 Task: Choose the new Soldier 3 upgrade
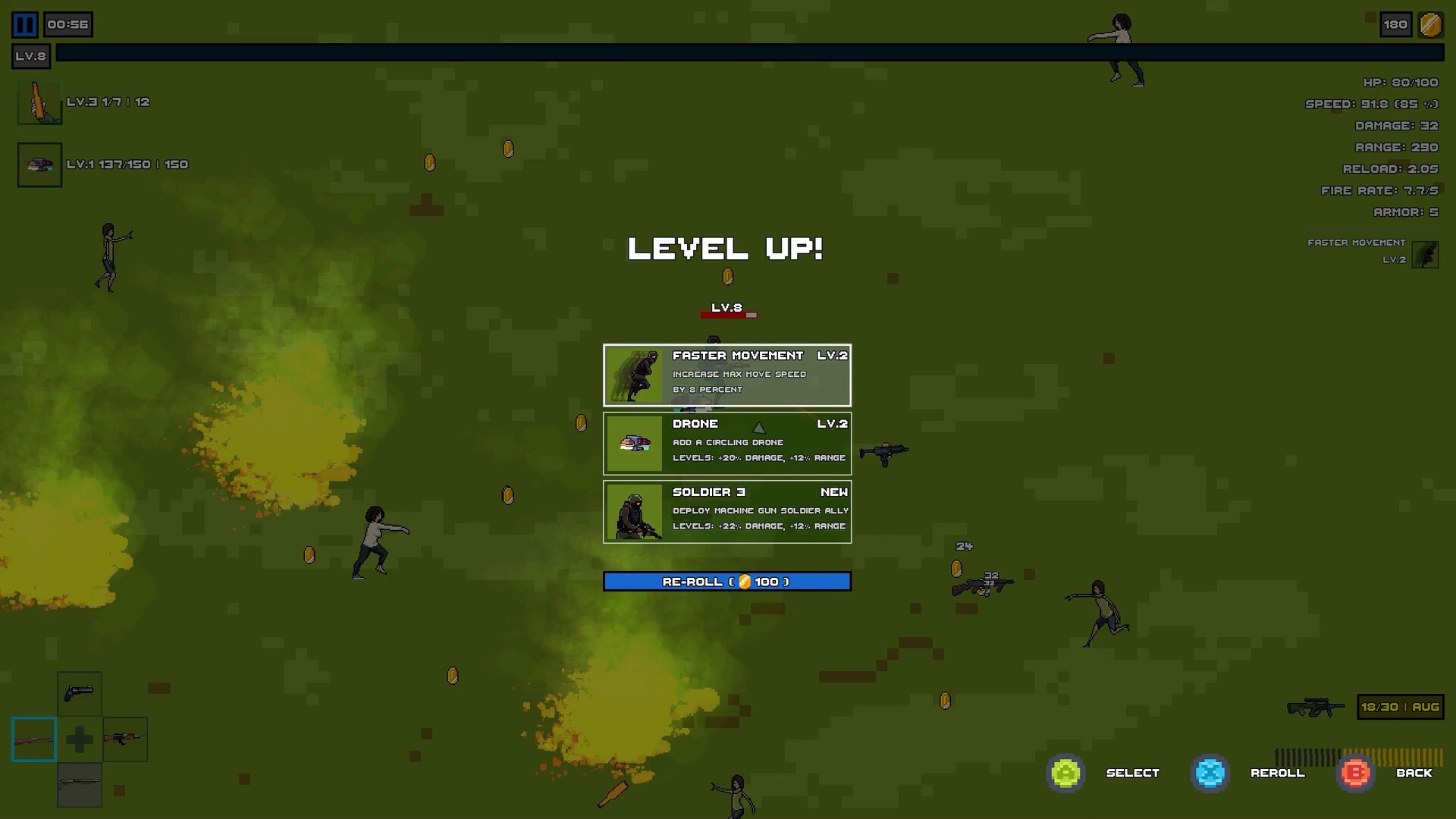click(727, 512)
